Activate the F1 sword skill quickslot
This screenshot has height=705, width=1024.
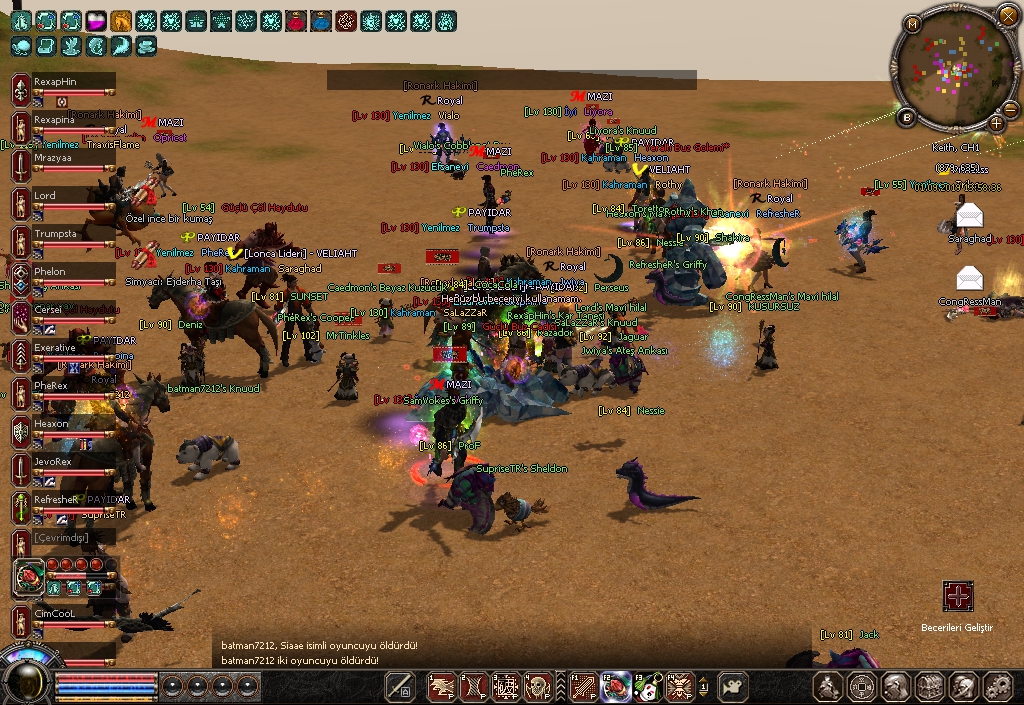(x=583, y=686)
